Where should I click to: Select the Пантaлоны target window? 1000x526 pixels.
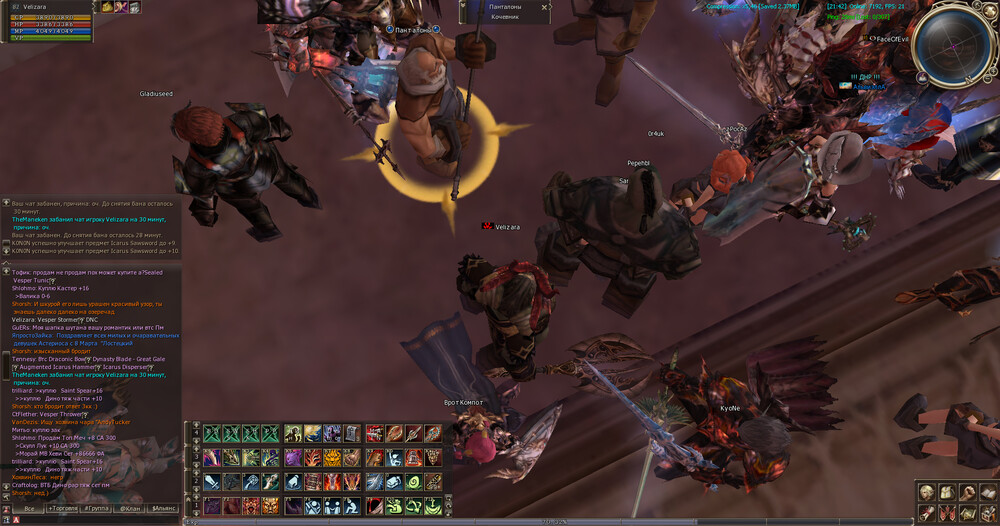[x=505, y=12]
